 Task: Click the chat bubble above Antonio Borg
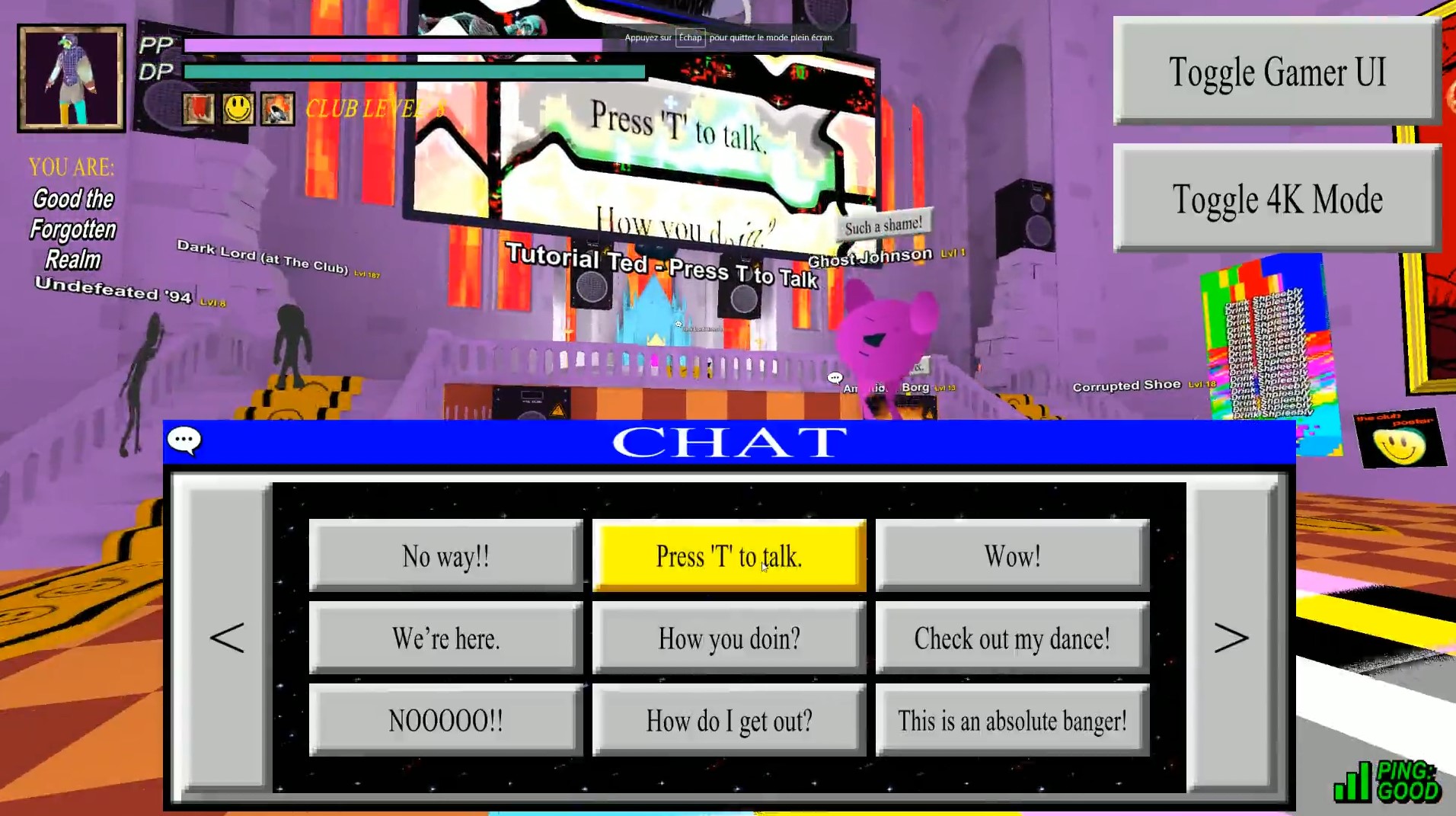835,376
